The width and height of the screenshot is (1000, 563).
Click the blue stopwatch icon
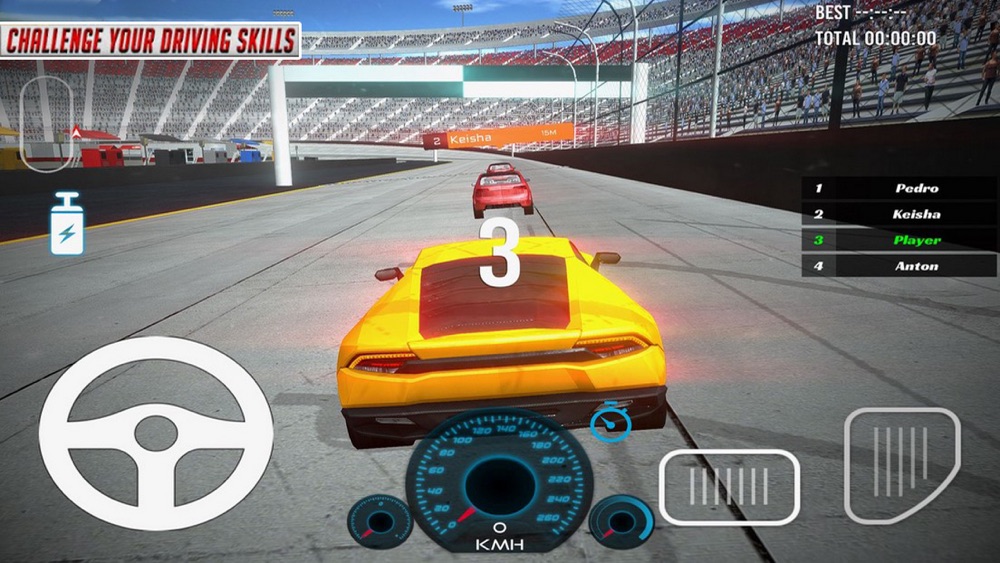click(x=609, y=421)
